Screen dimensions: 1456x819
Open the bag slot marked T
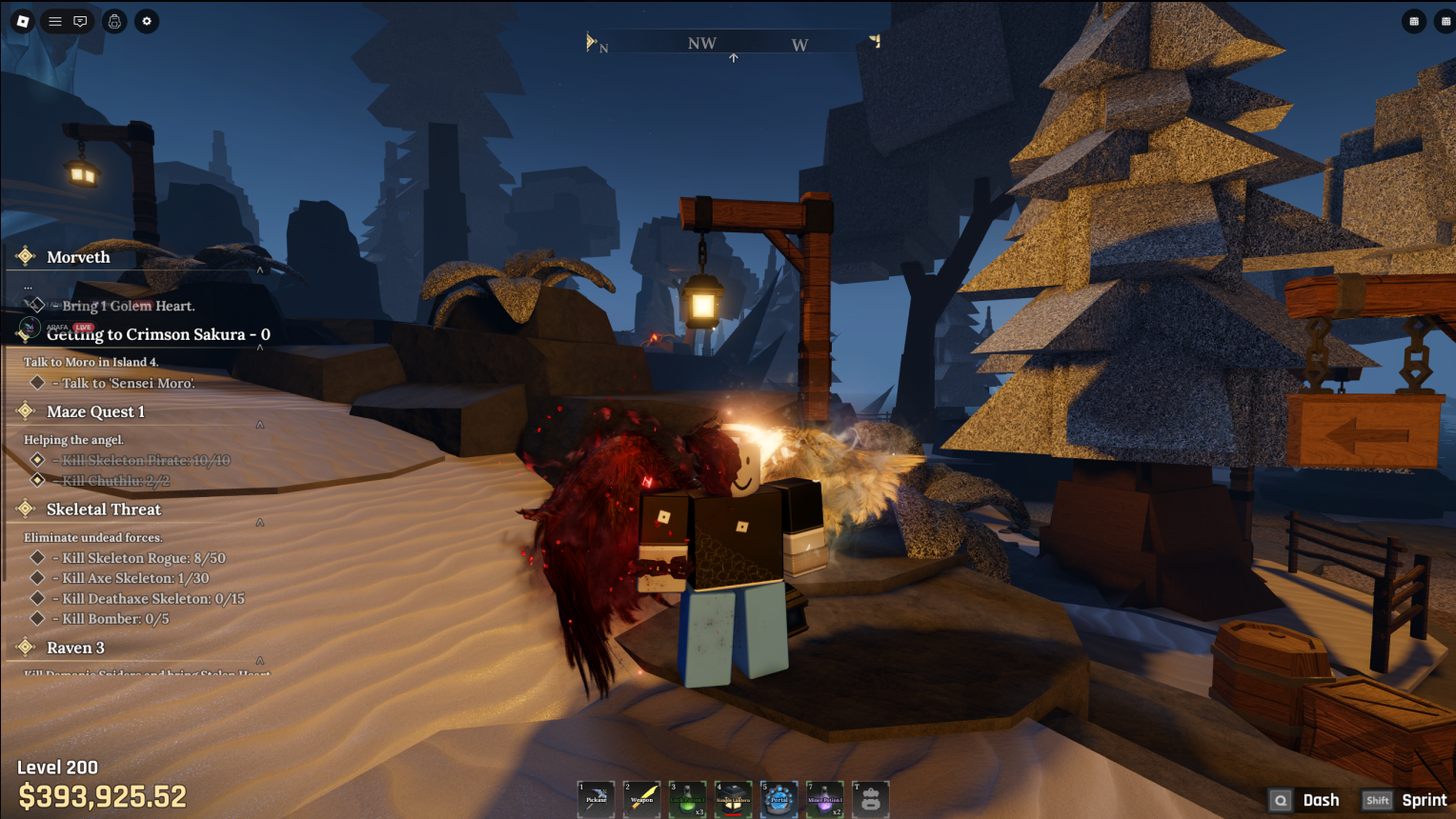point(871,799)
